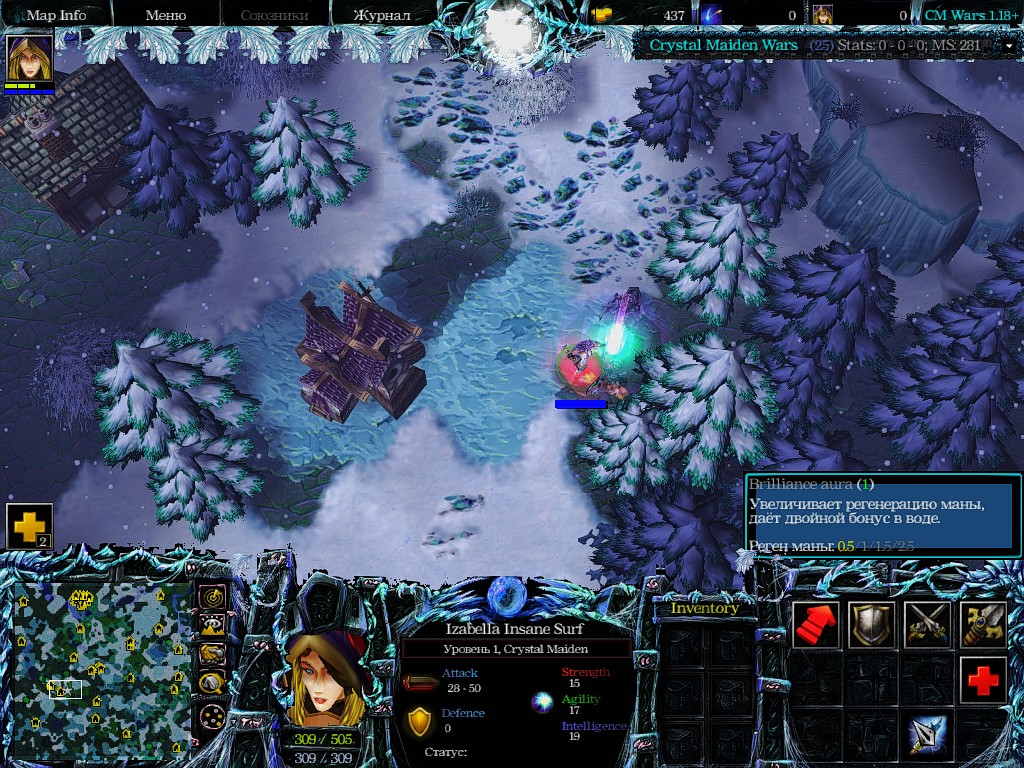Open the Map Info panel
1024x768 pixels.
pos(56,15)
